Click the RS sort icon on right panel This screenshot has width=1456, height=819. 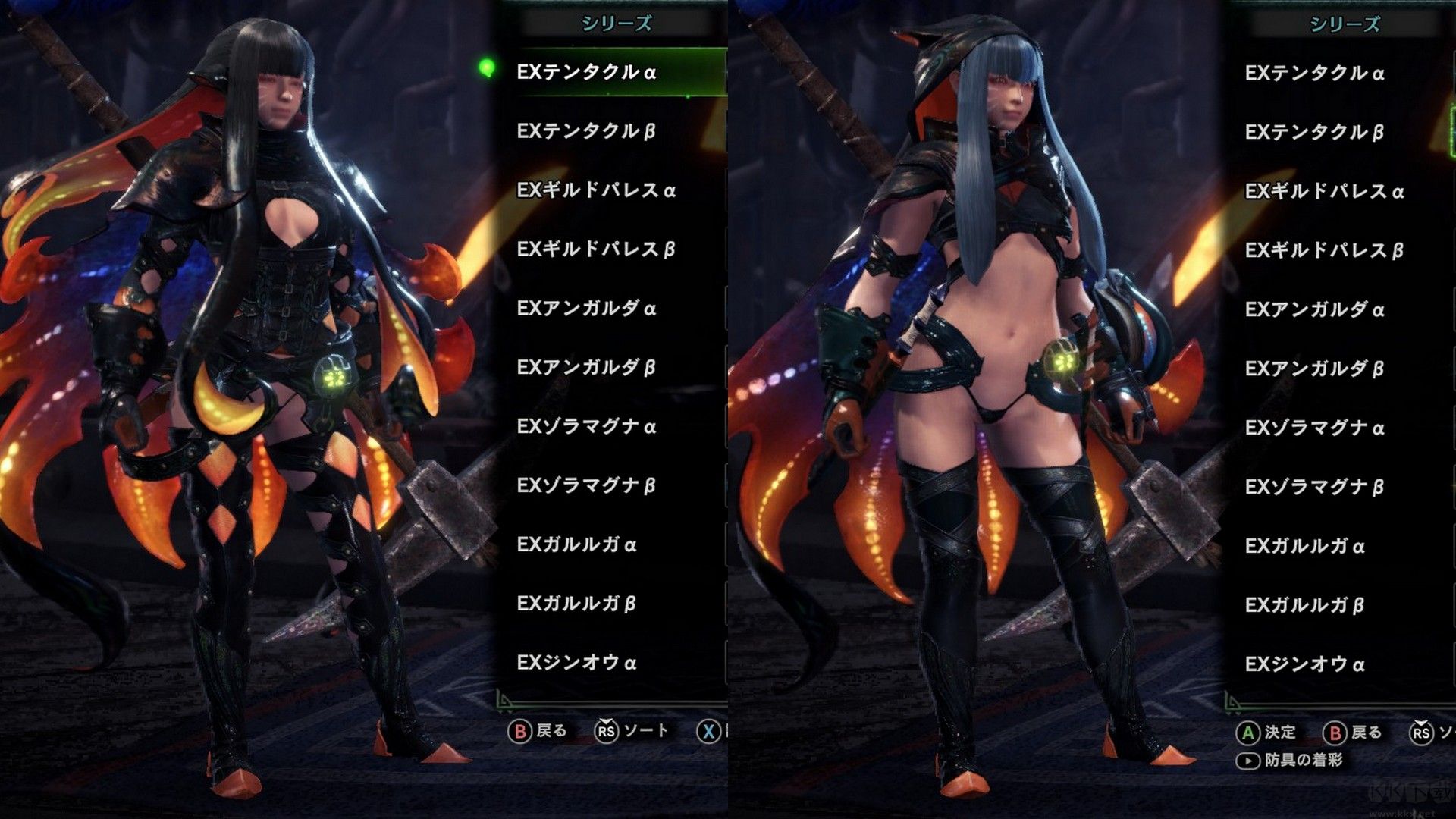click(1420, 733)
